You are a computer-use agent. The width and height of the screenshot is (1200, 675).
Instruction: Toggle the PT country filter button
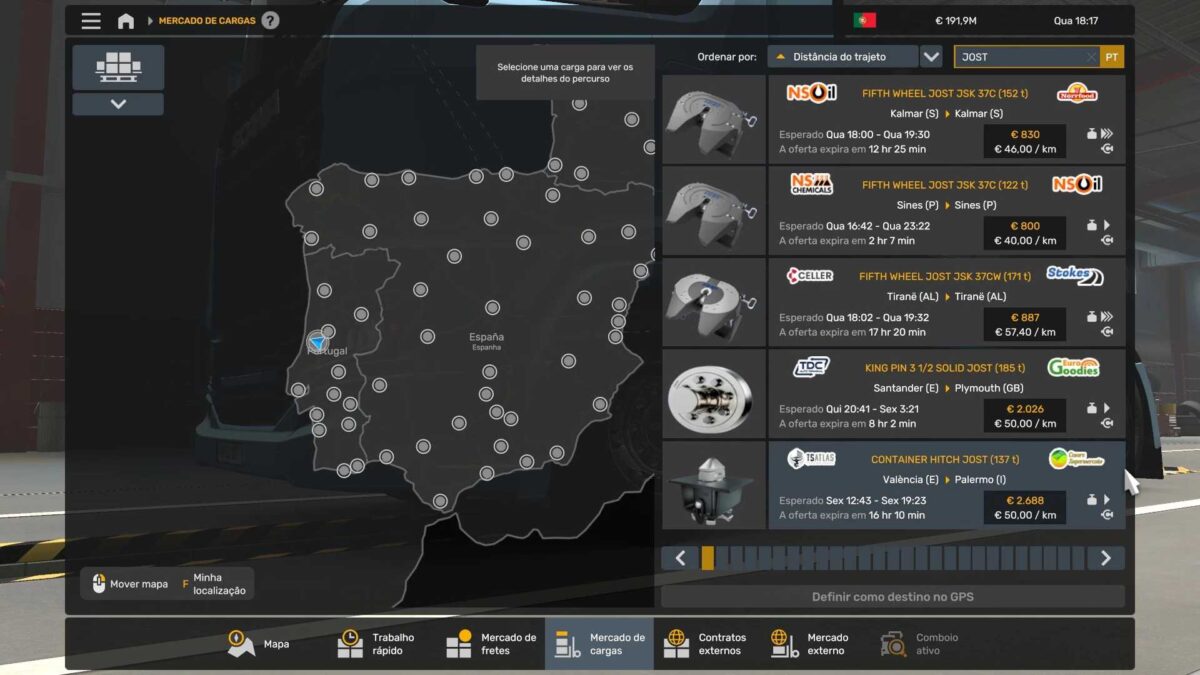point(1112,57)
